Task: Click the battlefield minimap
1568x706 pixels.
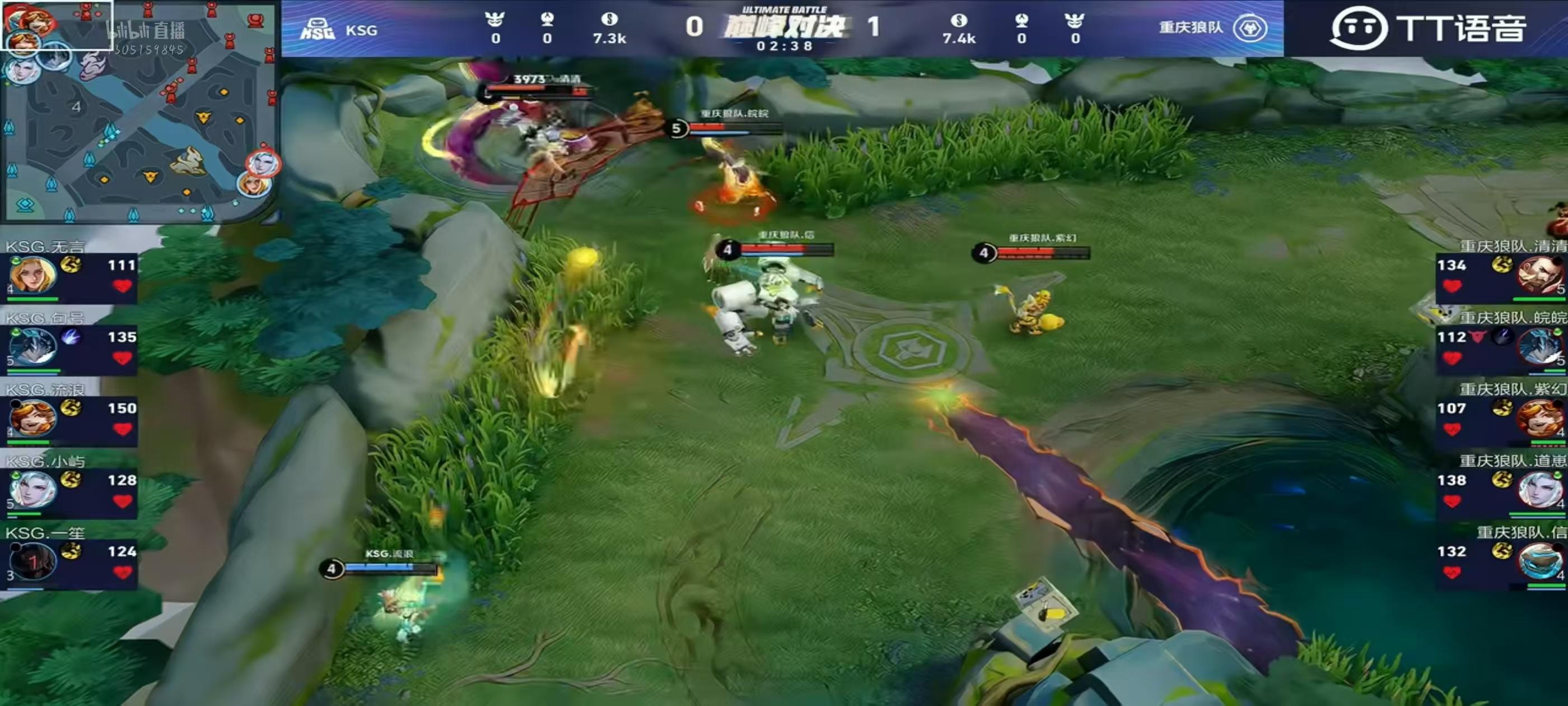Action: [x=139, y=113]
